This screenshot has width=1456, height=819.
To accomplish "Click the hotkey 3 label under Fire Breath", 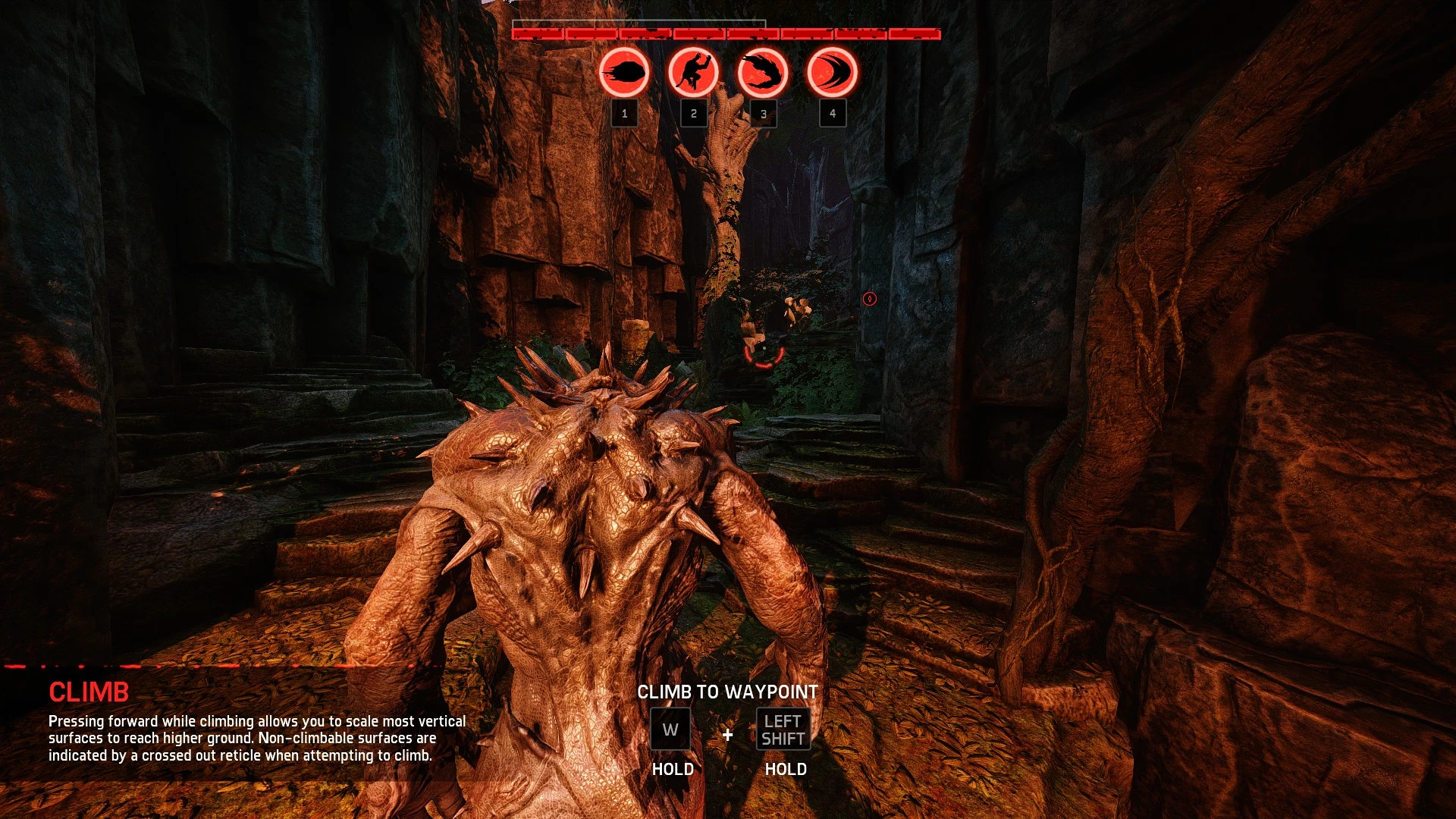I will pyautogui.click(x=762, y=114).
